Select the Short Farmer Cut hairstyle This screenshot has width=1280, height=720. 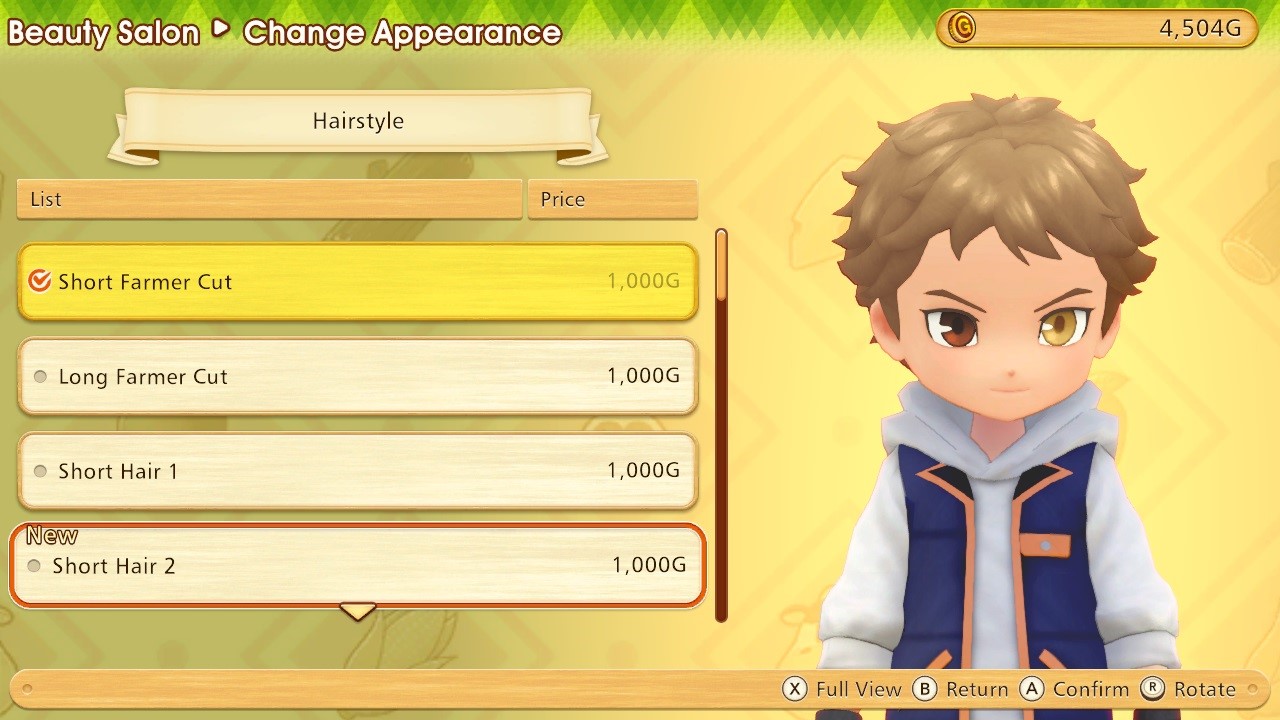[x=357, y=282]
